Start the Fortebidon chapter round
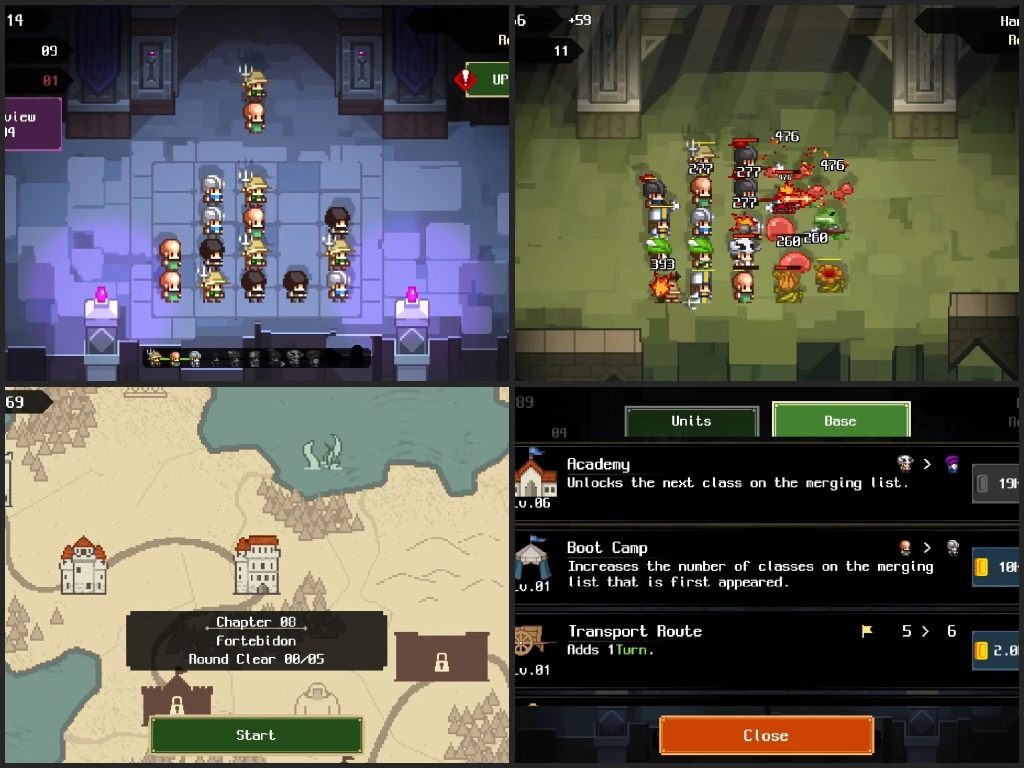 (x=256, y=735)
